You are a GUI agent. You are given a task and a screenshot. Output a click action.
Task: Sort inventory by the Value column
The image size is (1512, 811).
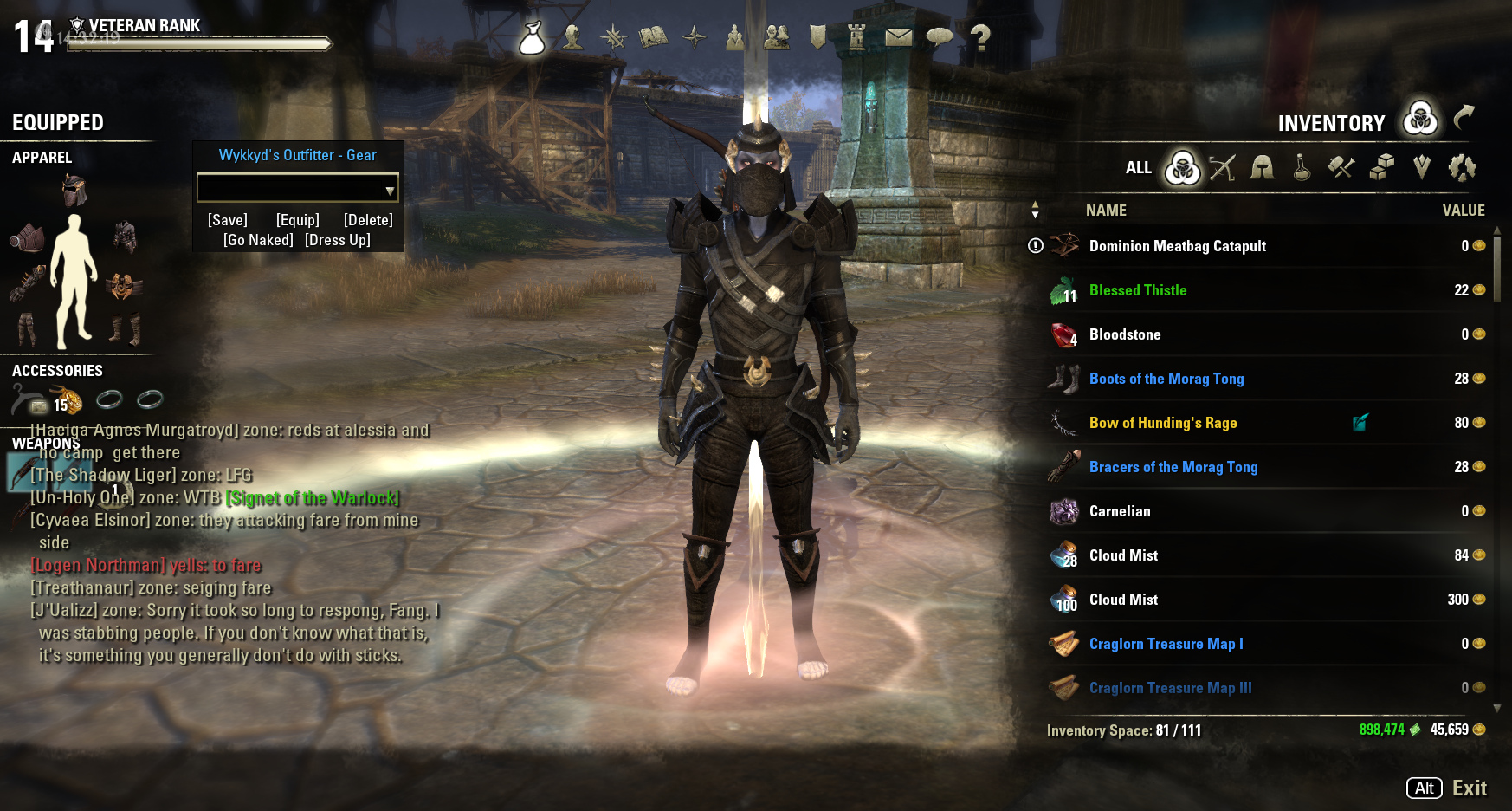(1463, 211)
